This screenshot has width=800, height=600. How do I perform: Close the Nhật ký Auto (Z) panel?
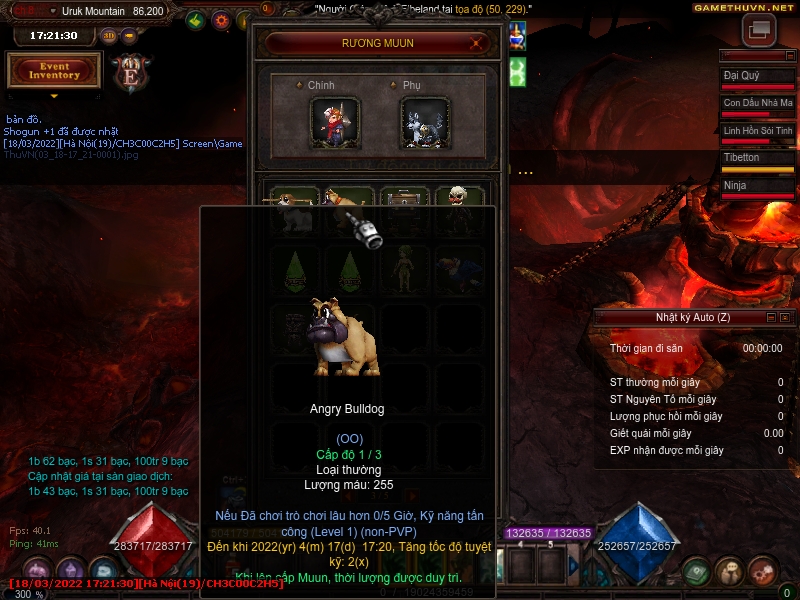(785, 317)
